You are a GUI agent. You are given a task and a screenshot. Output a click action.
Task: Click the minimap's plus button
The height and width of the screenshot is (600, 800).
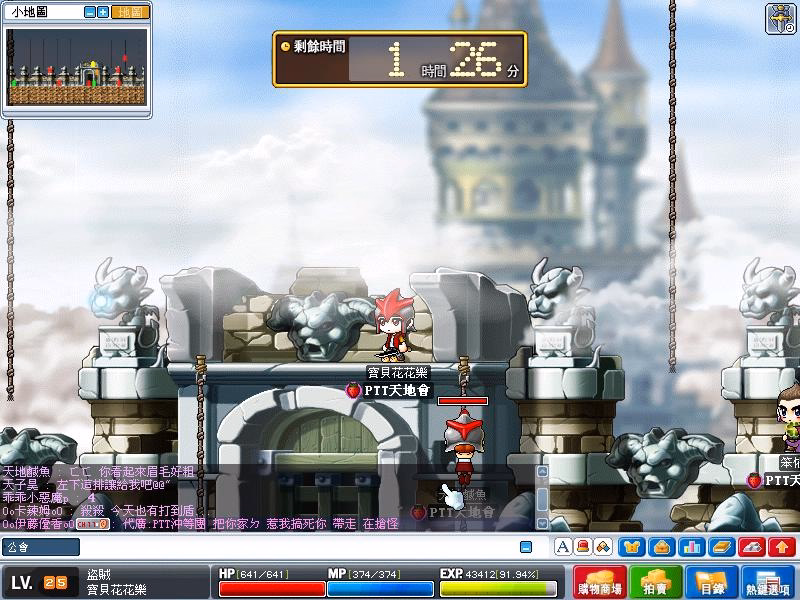pyautogui.click(x=103, y=12)
